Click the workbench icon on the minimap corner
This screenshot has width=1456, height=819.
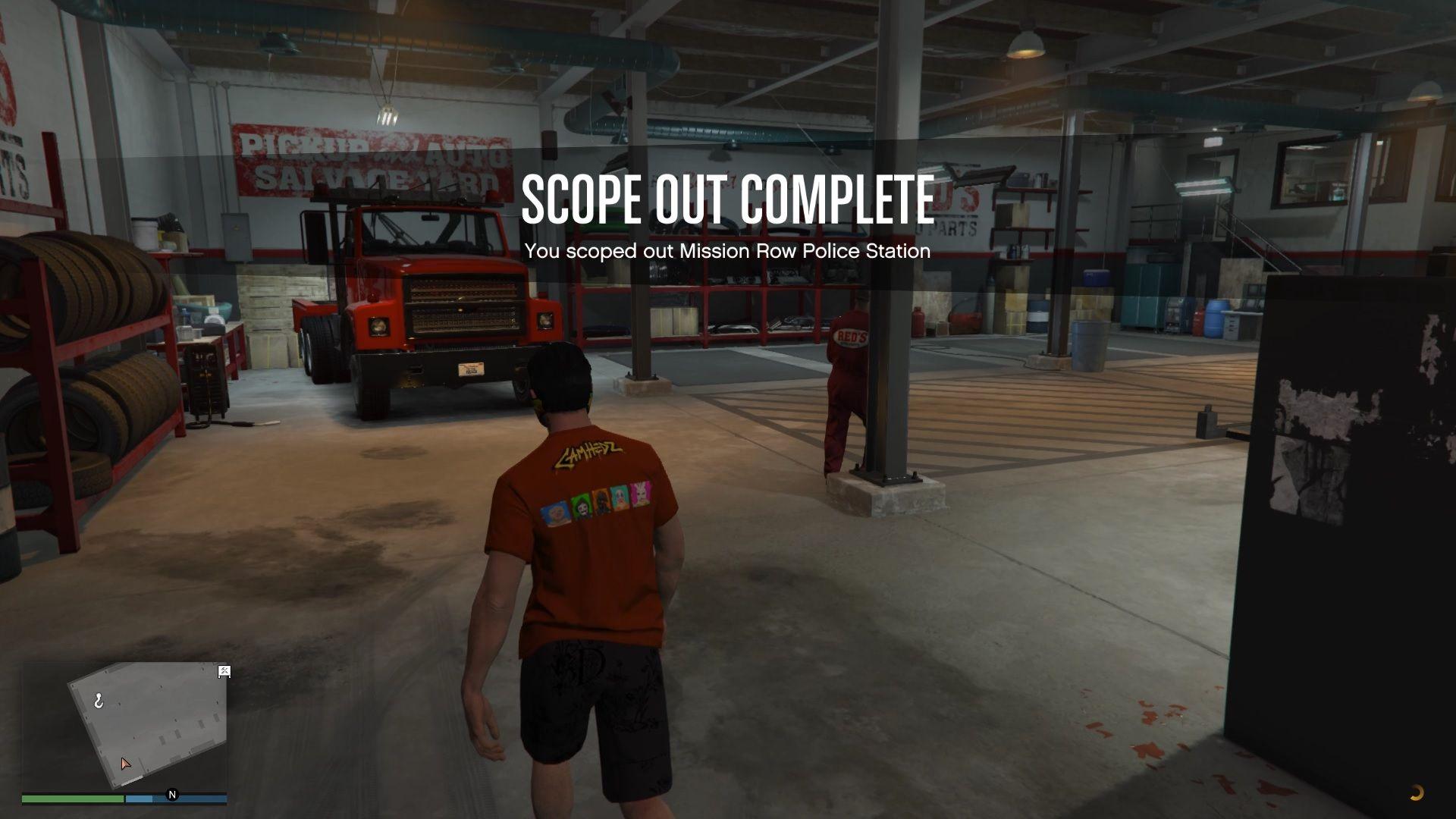tap(224, 672)
